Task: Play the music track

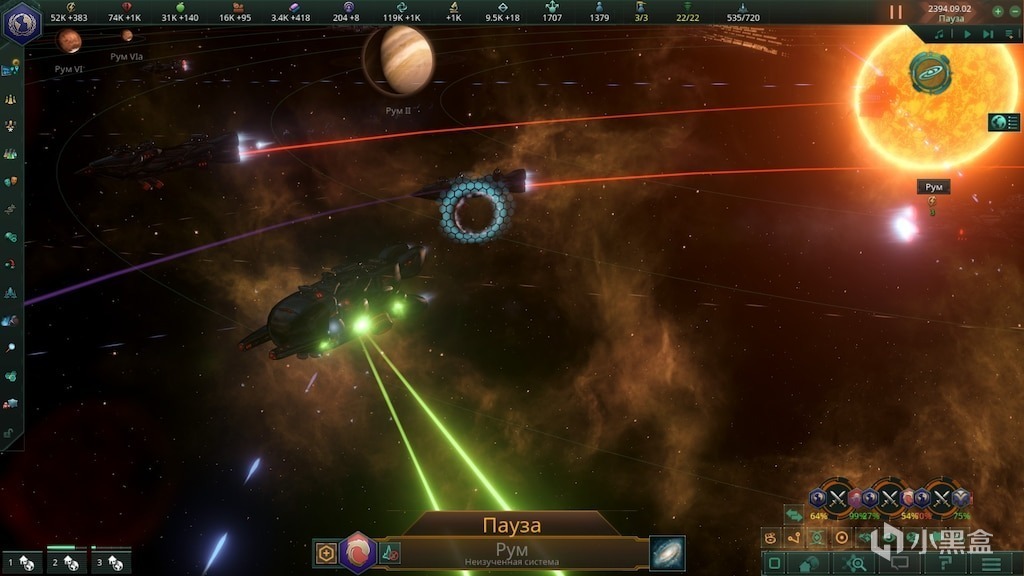Action: (967, 34)
